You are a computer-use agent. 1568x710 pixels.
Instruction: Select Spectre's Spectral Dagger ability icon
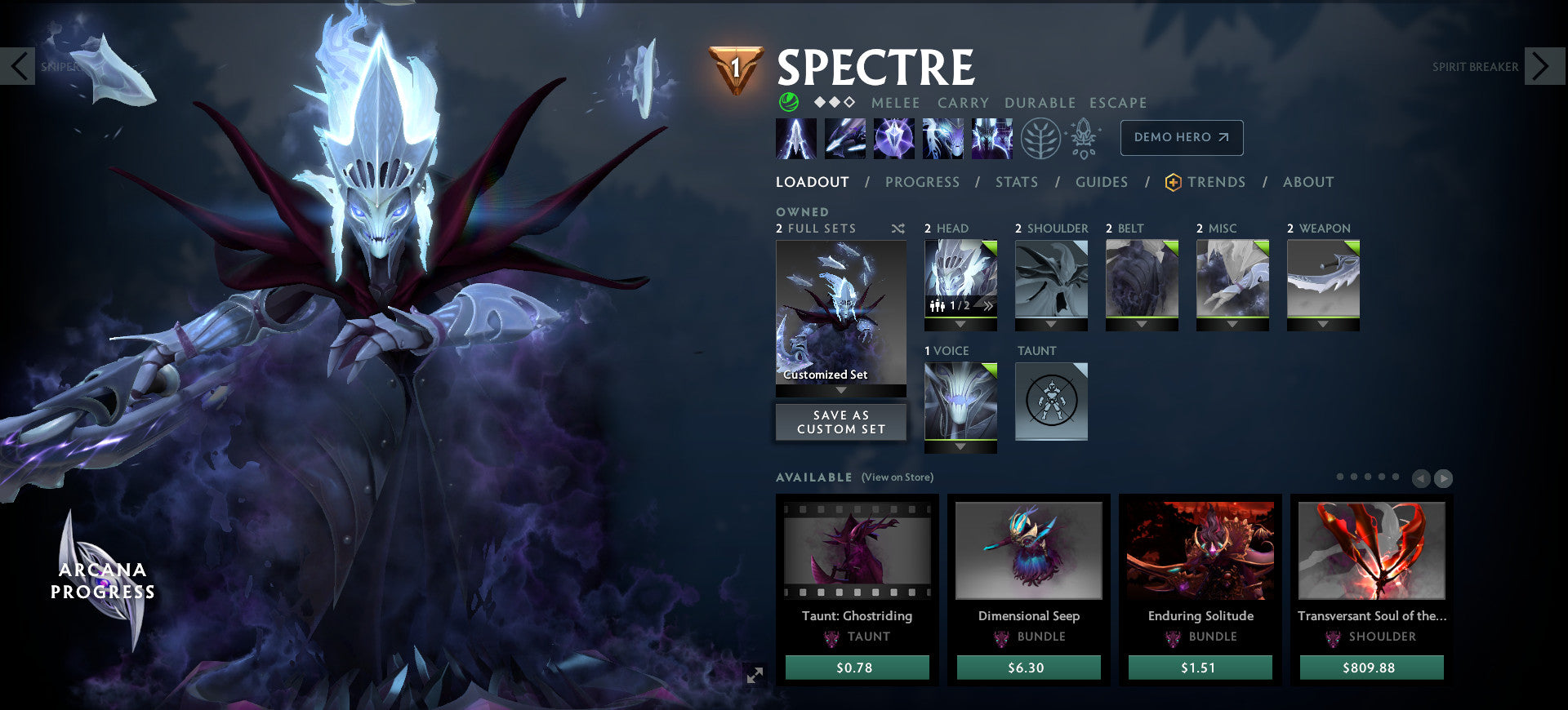coord(796,138)
